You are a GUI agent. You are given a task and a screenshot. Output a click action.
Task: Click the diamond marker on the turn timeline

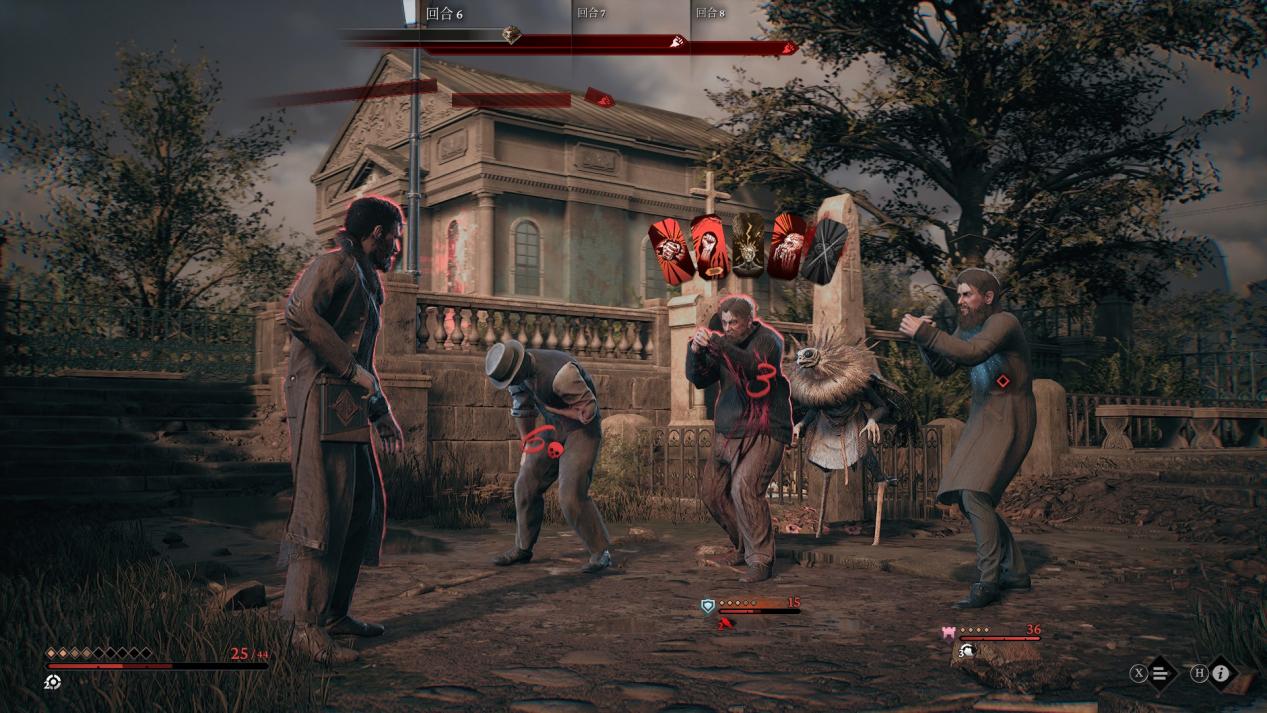tap(511, 36)
